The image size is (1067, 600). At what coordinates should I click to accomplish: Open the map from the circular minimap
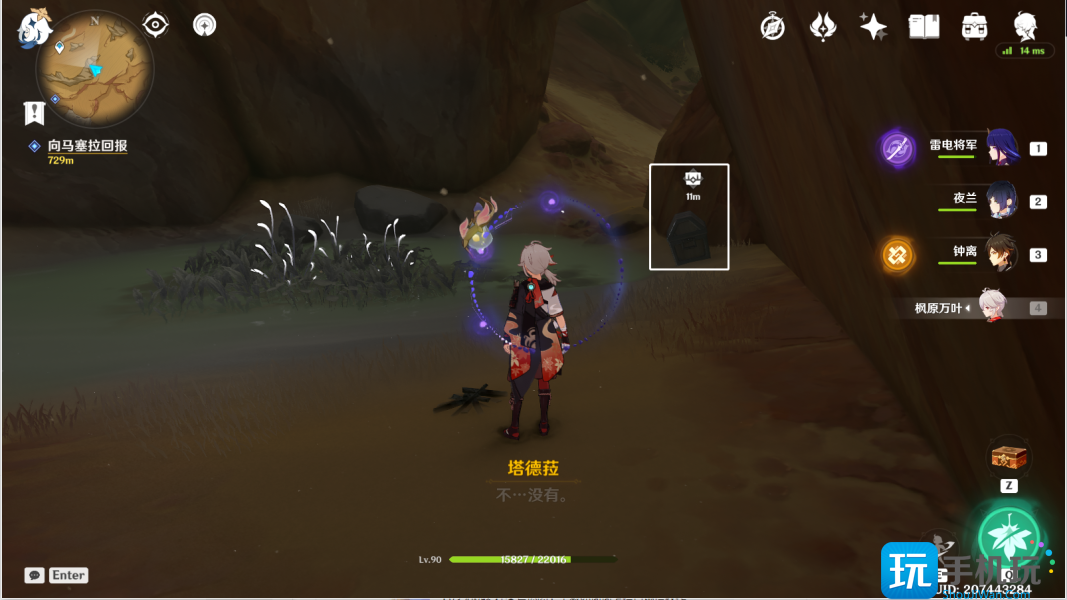95,68
